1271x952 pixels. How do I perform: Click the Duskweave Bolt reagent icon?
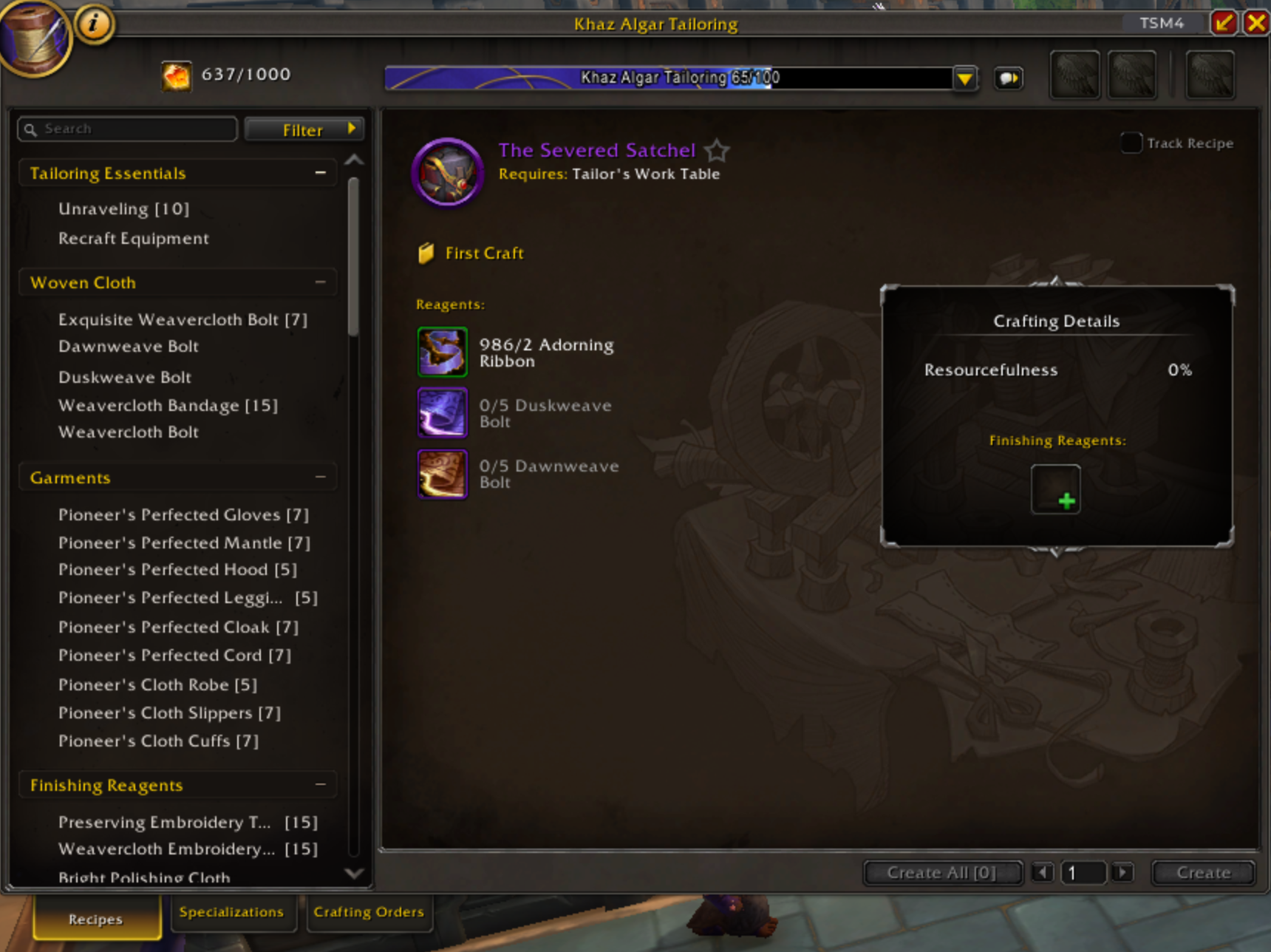click(442, 412)
